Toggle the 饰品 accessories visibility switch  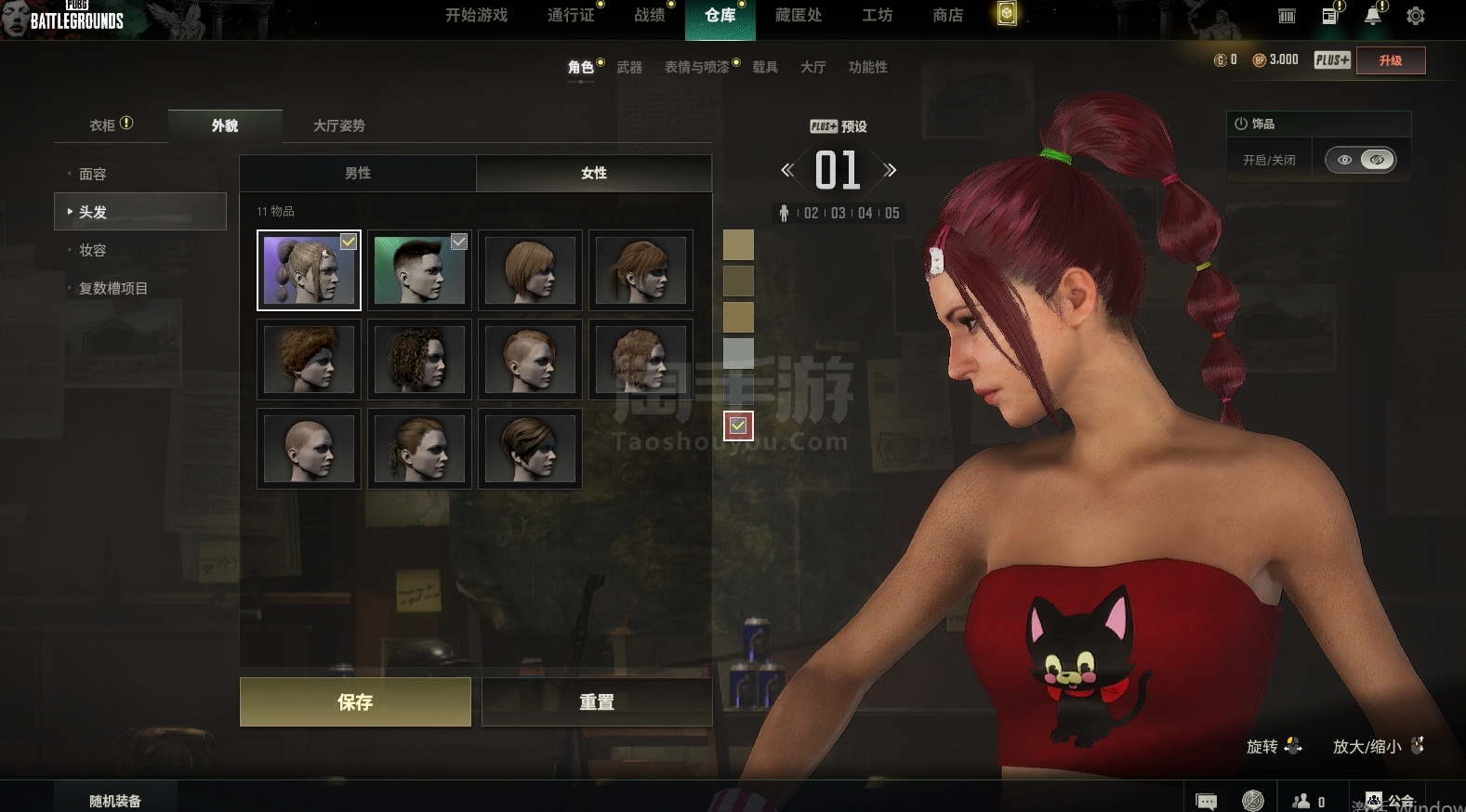coord(1361,160)
